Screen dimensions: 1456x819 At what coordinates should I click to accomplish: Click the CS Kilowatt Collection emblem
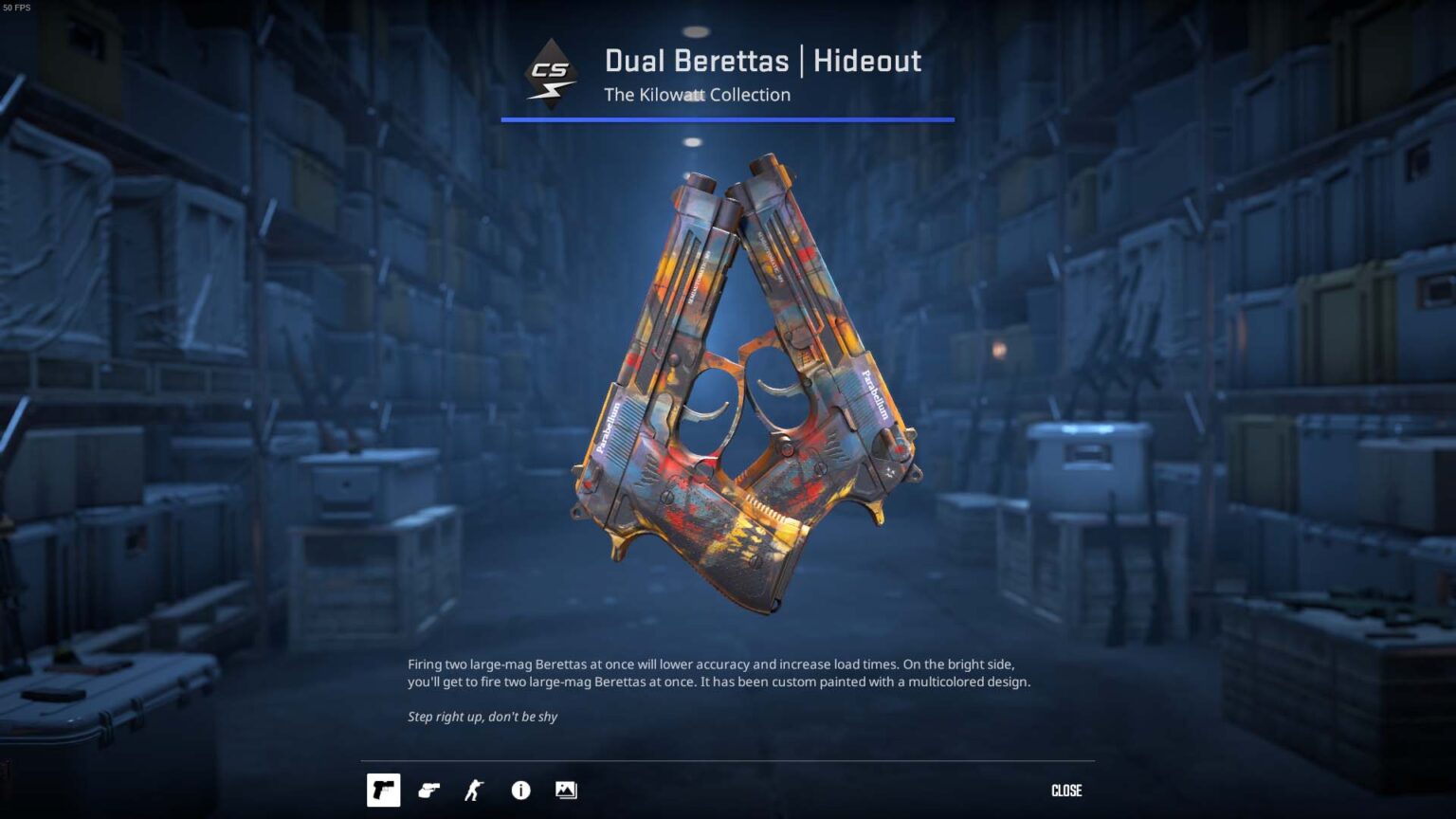pos(553,76)
